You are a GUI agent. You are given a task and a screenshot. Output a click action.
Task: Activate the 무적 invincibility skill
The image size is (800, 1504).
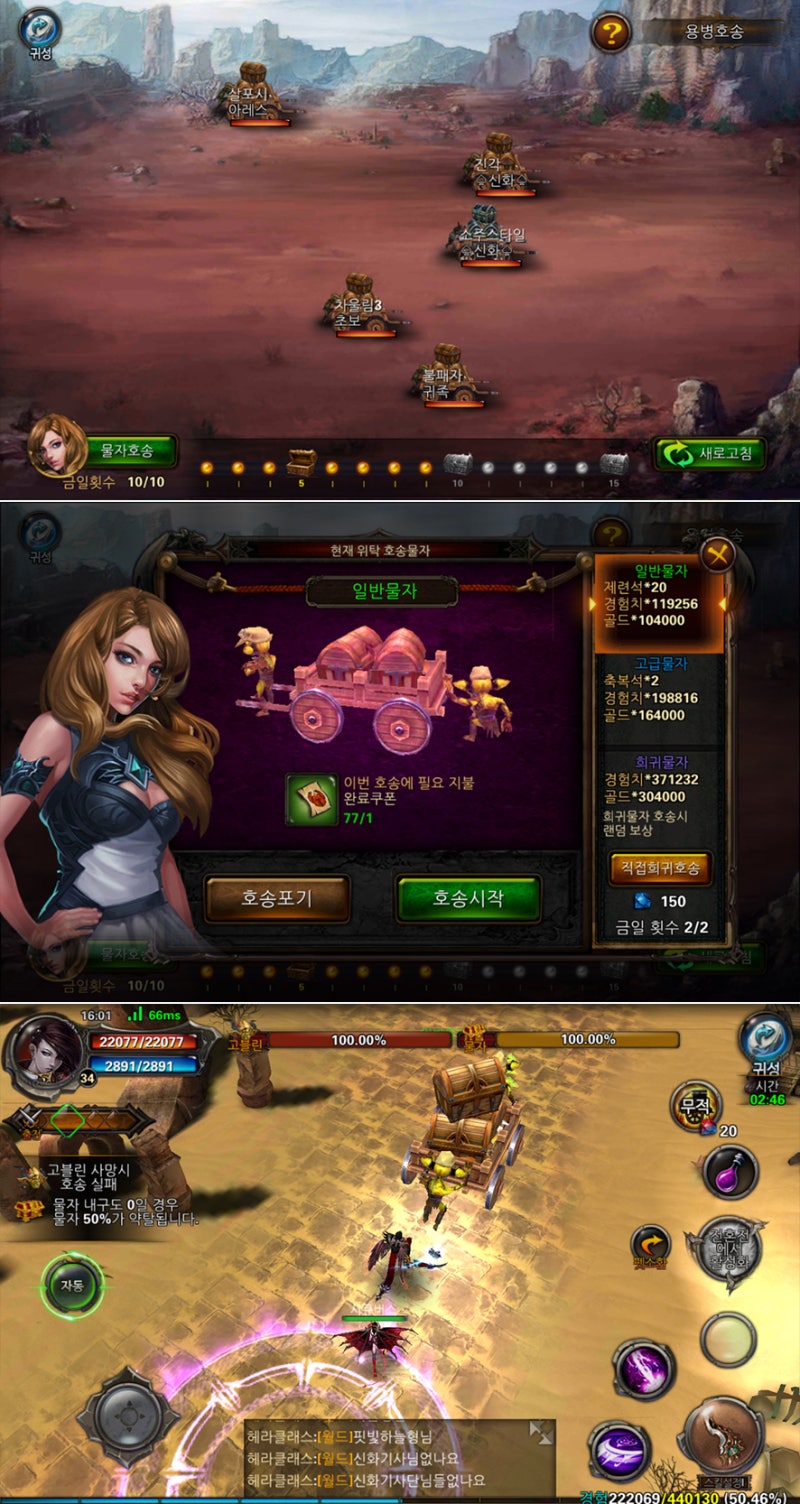click(693, 1107)
